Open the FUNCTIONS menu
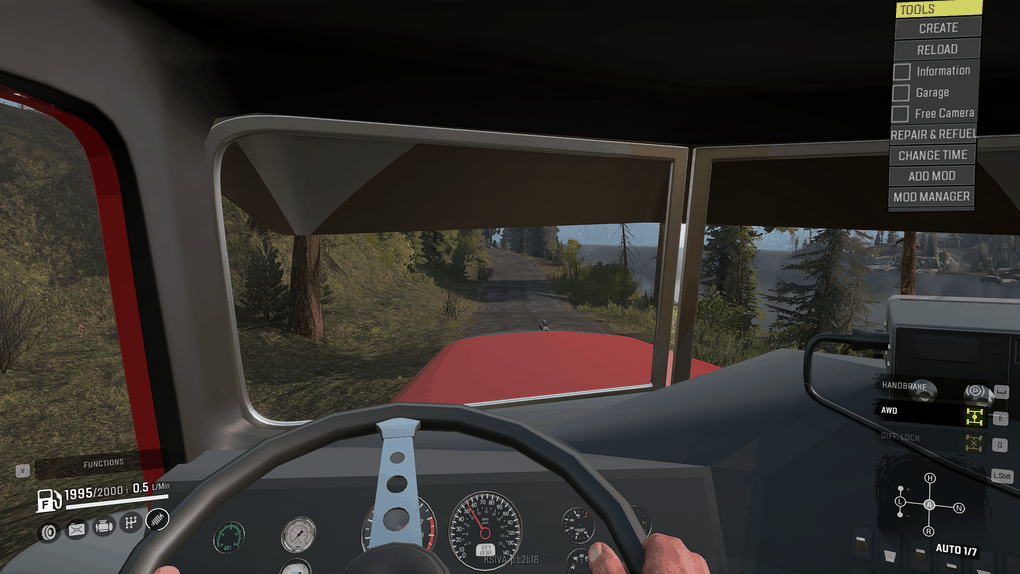 (x=103, y=463)
